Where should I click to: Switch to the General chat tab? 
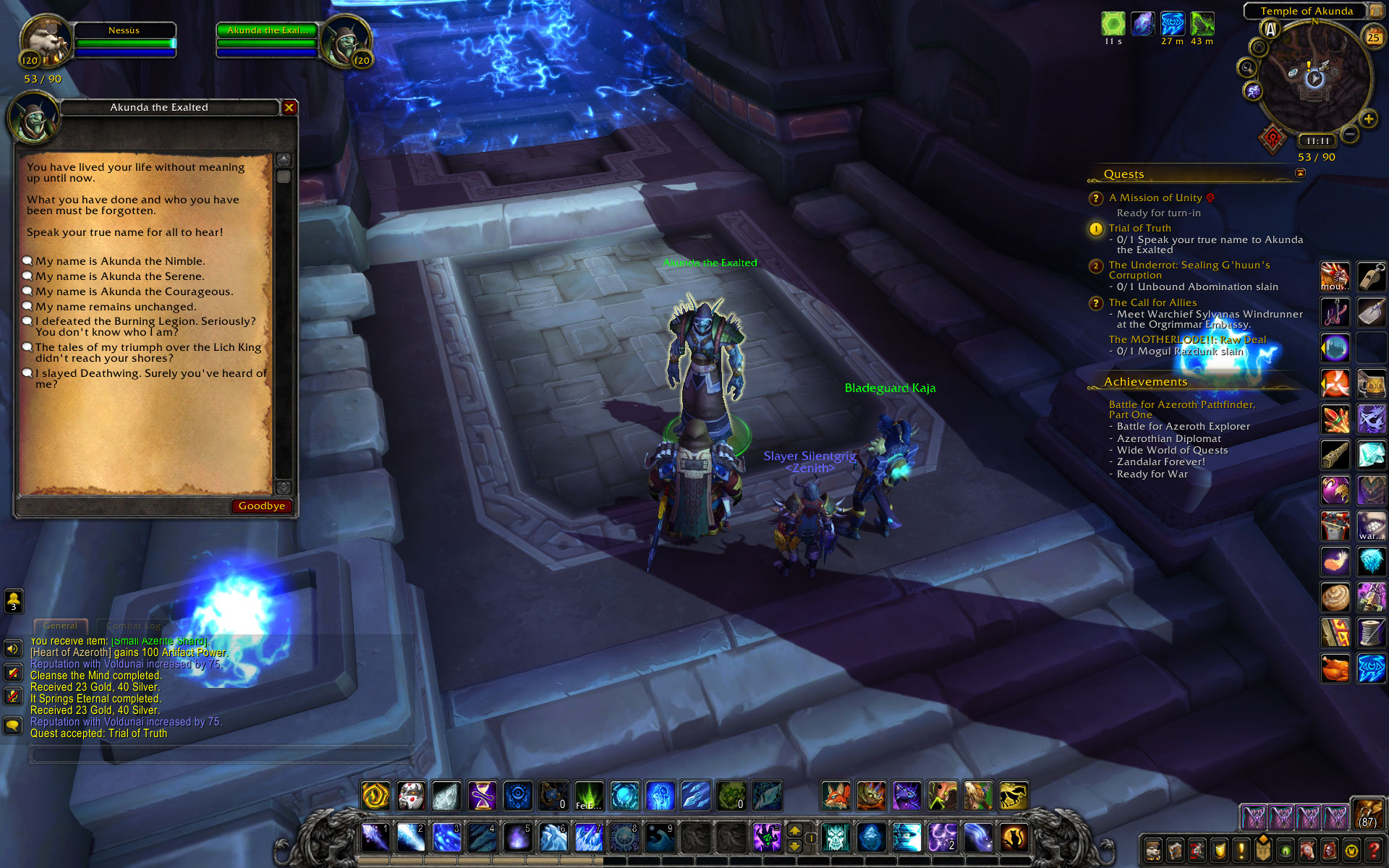pyautogui.click(x=60, y=626)
